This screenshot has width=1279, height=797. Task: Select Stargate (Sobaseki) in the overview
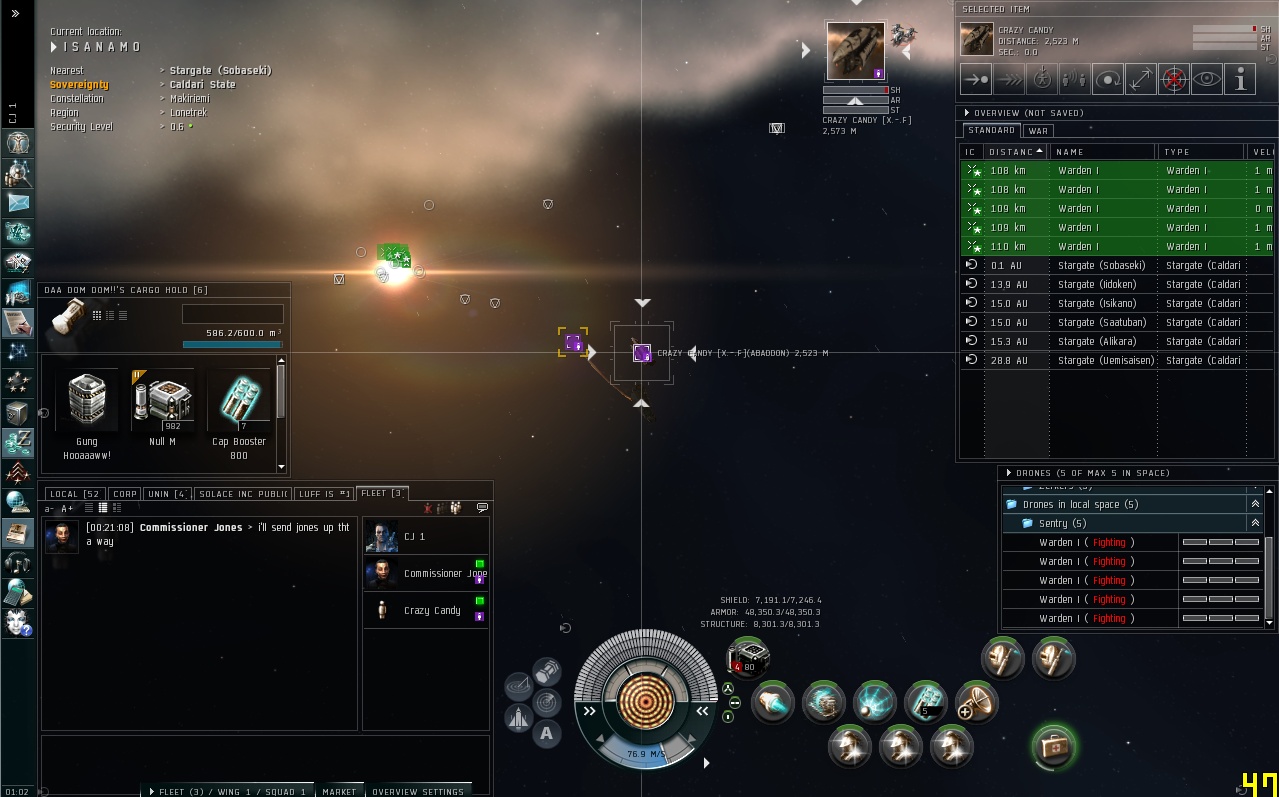pos(1101,265)
